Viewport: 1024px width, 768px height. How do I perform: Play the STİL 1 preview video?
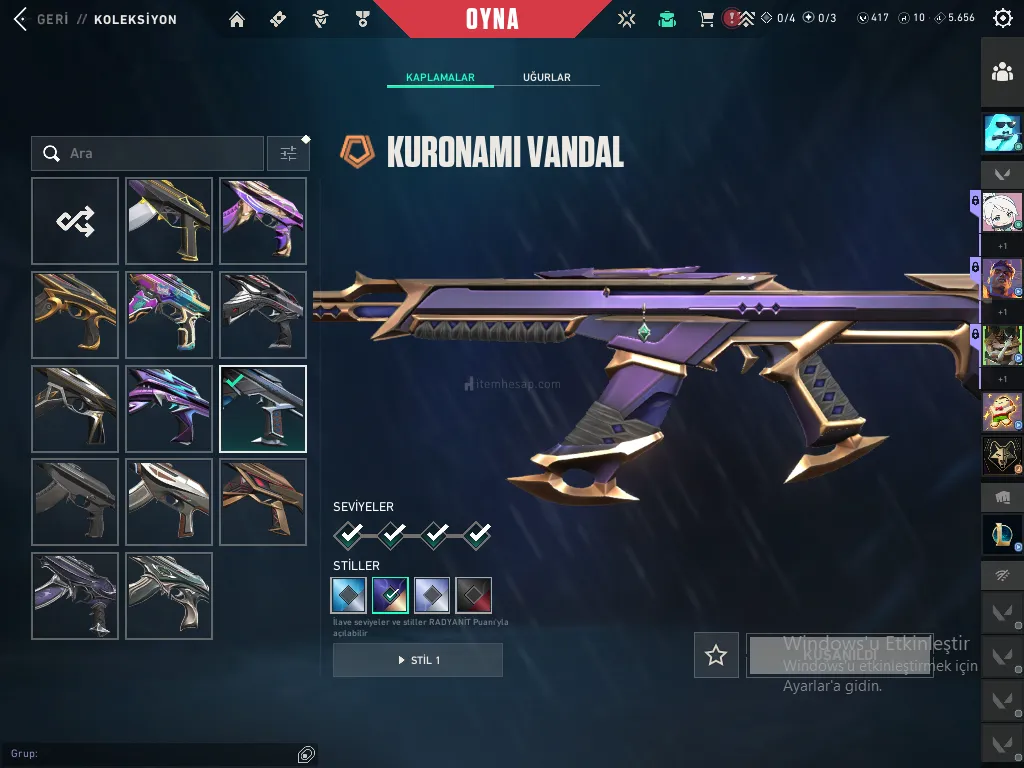pos(418,660)
